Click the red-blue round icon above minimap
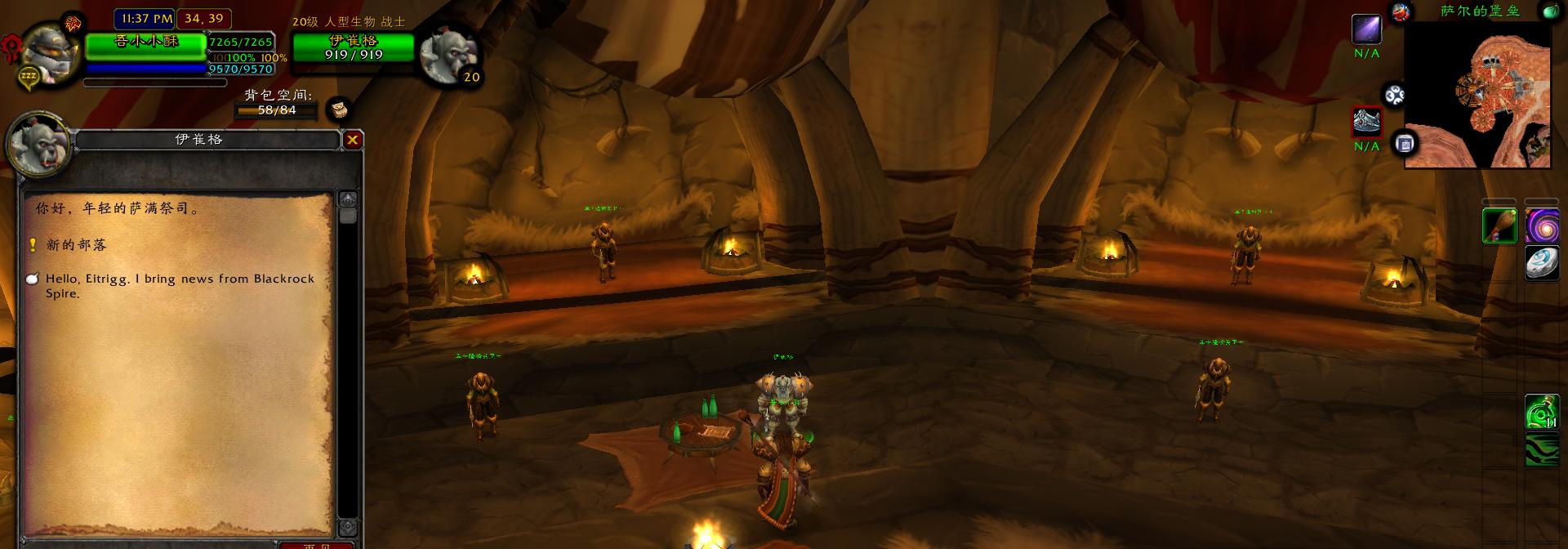Image resolution: width=1568 pixels, height=549 pixels. click(1401, 11)
